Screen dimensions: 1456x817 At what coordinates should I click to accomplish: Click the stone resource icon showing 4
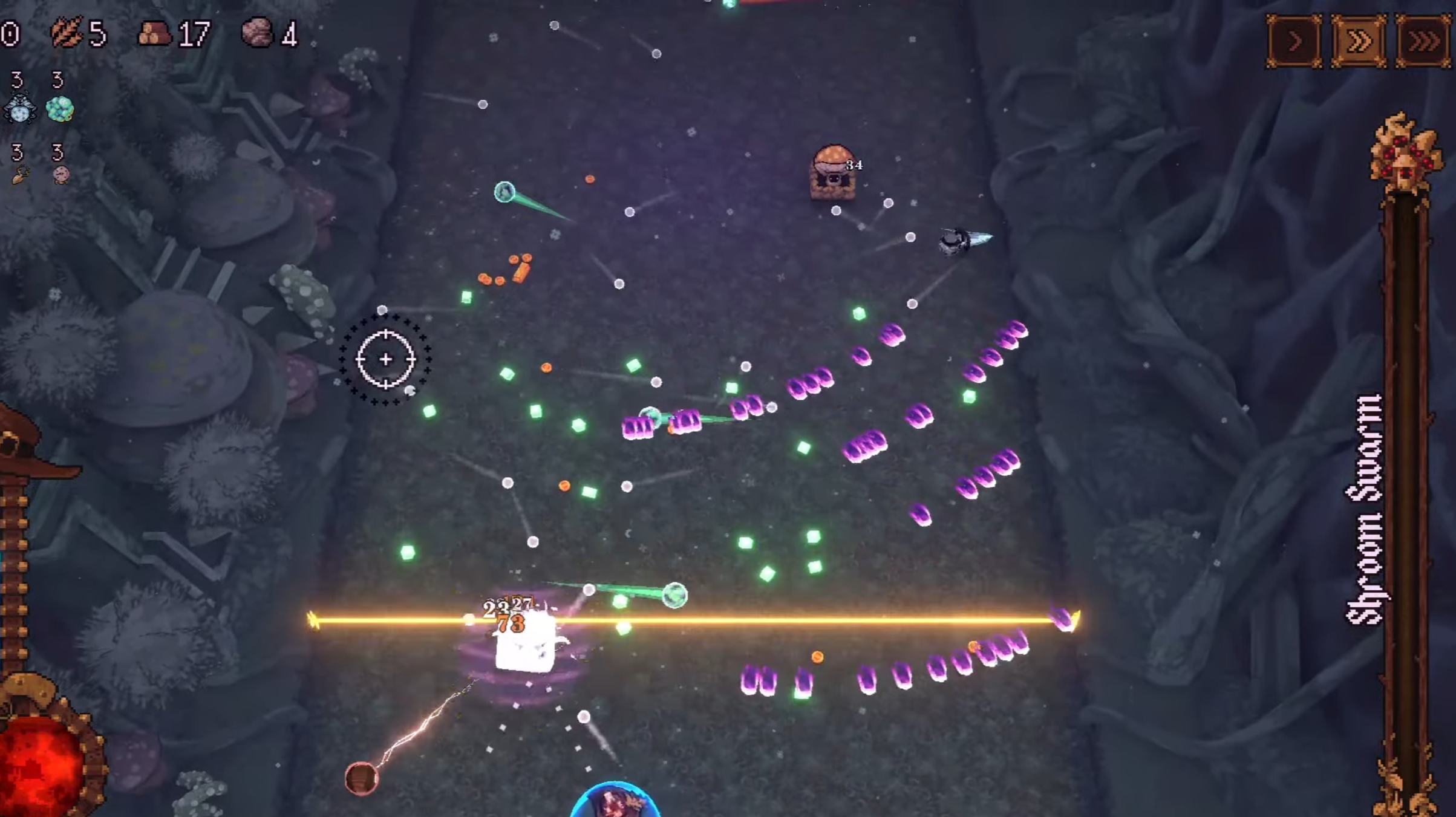[261, 33]
